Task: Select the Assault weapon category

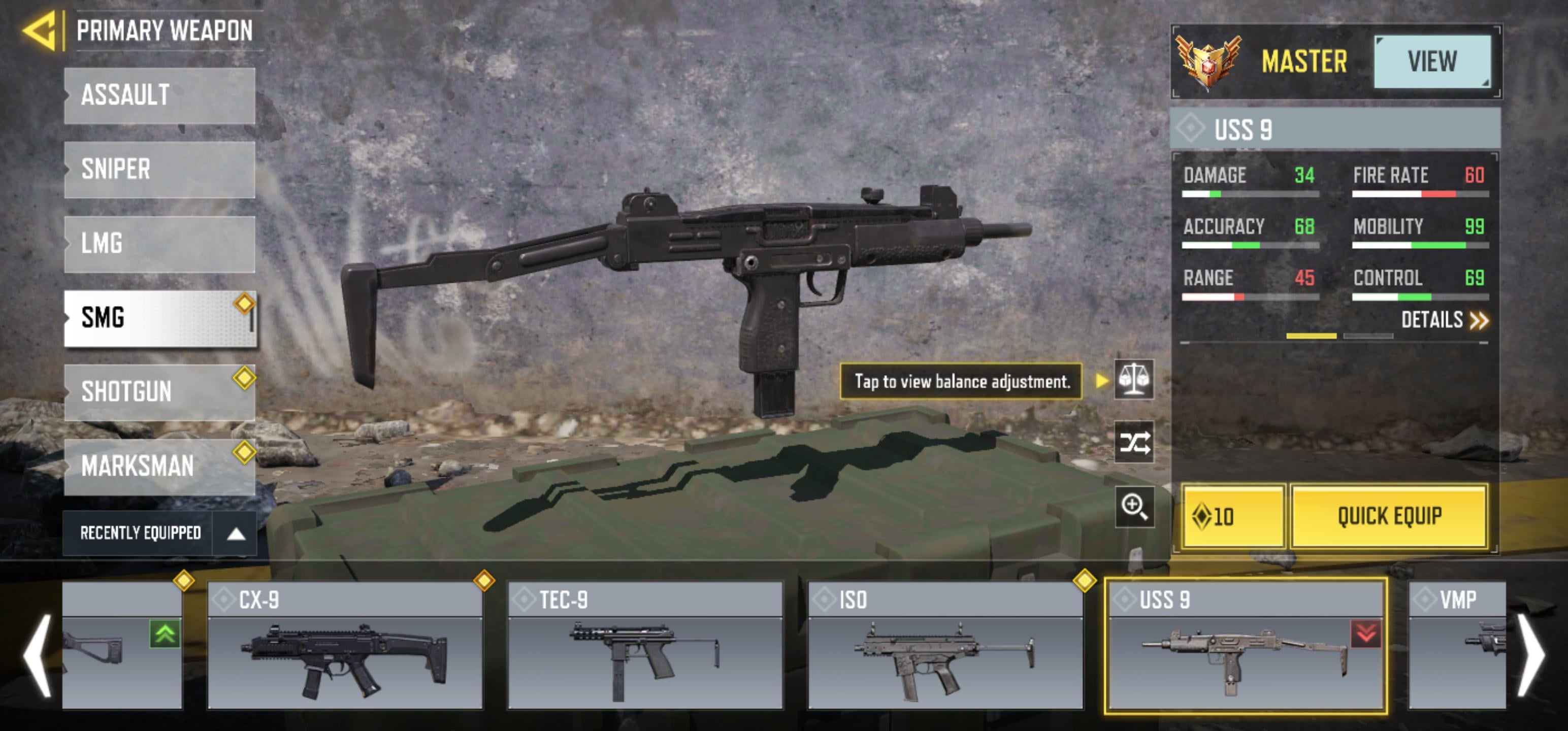Action: pyautogui.click(x=159, y=95)
